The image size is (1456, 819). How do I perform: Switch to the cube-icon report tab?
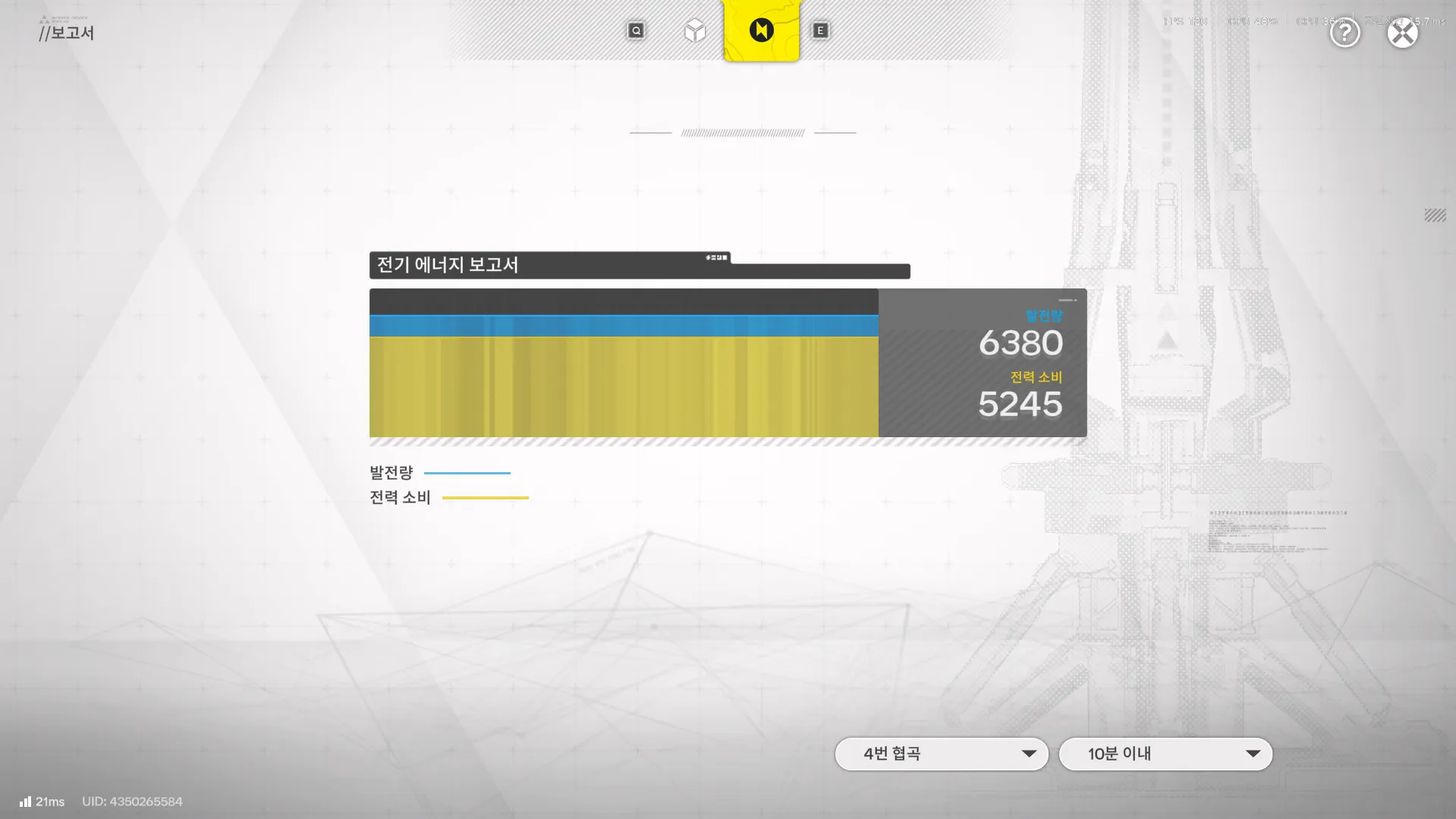click(695, 31)
